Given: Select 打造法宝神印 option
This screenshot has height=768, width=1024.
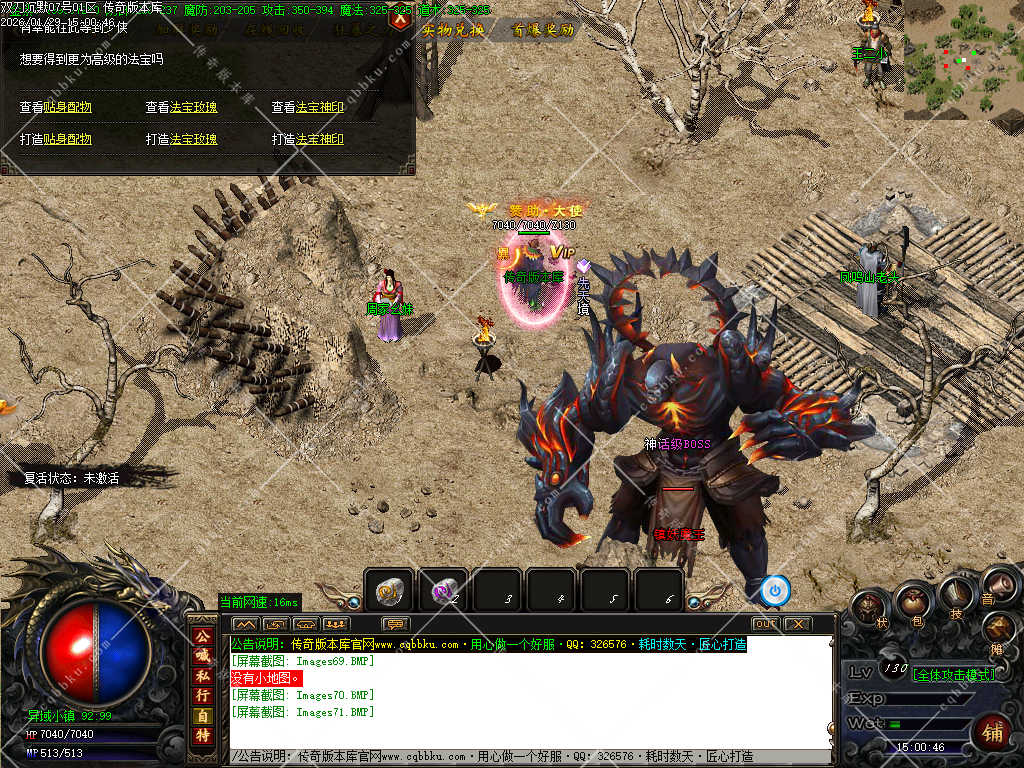Looking at the screenshot, I should point(308,139).
